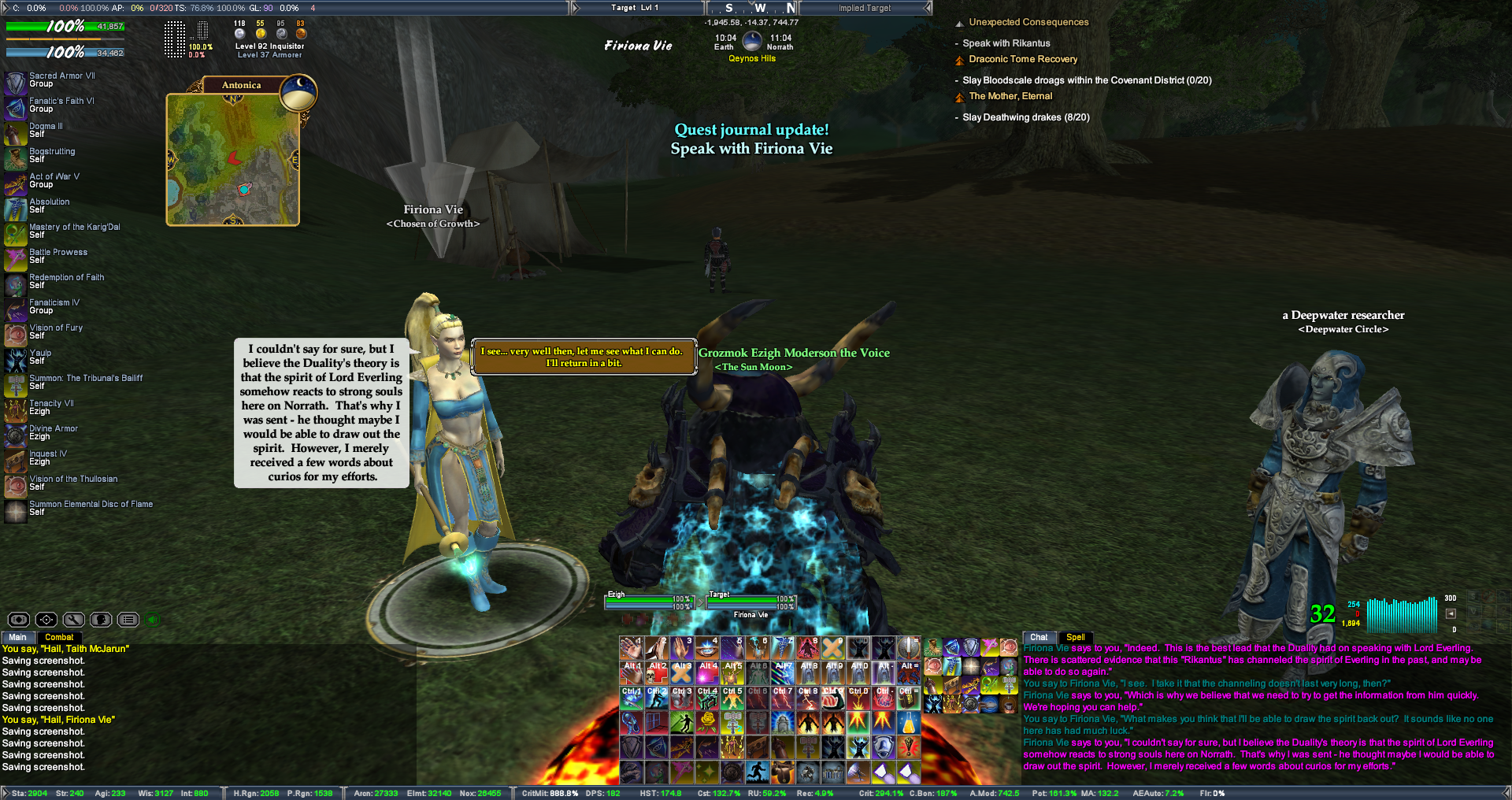
Task: Open the list icon button
Action: pyautogui.click(x=128, y=620)
